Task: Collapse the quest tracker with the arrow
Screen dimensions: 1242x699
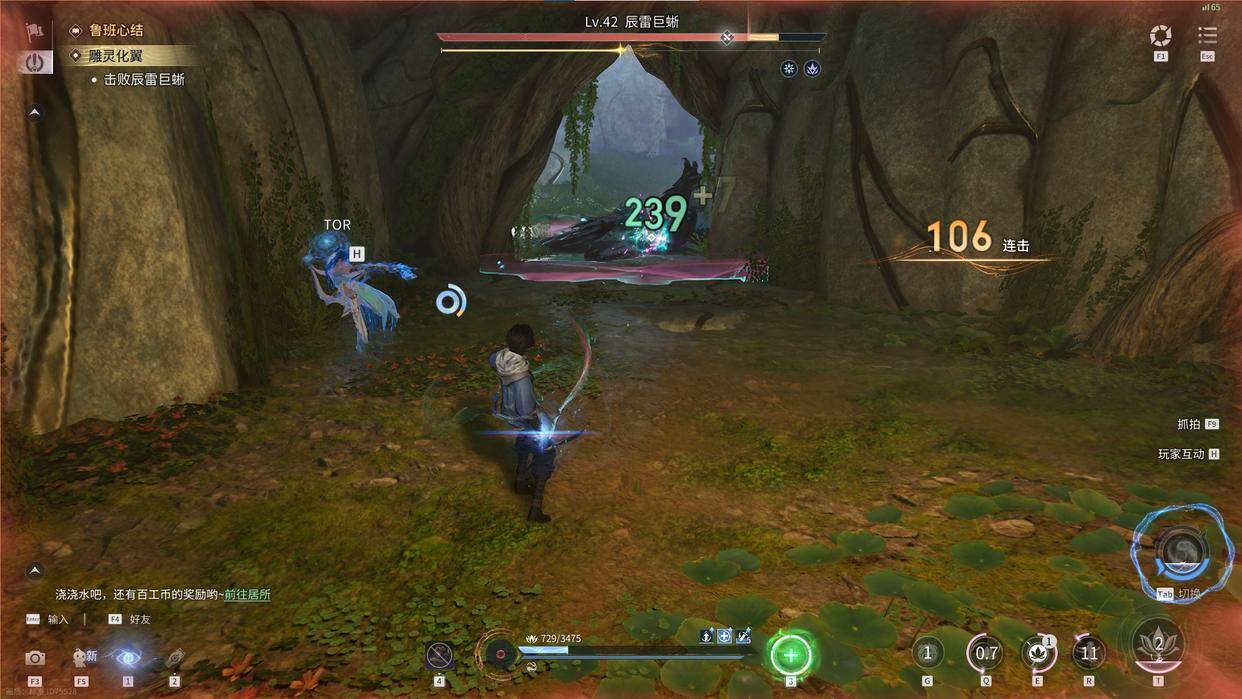Action: pos(35,113)
